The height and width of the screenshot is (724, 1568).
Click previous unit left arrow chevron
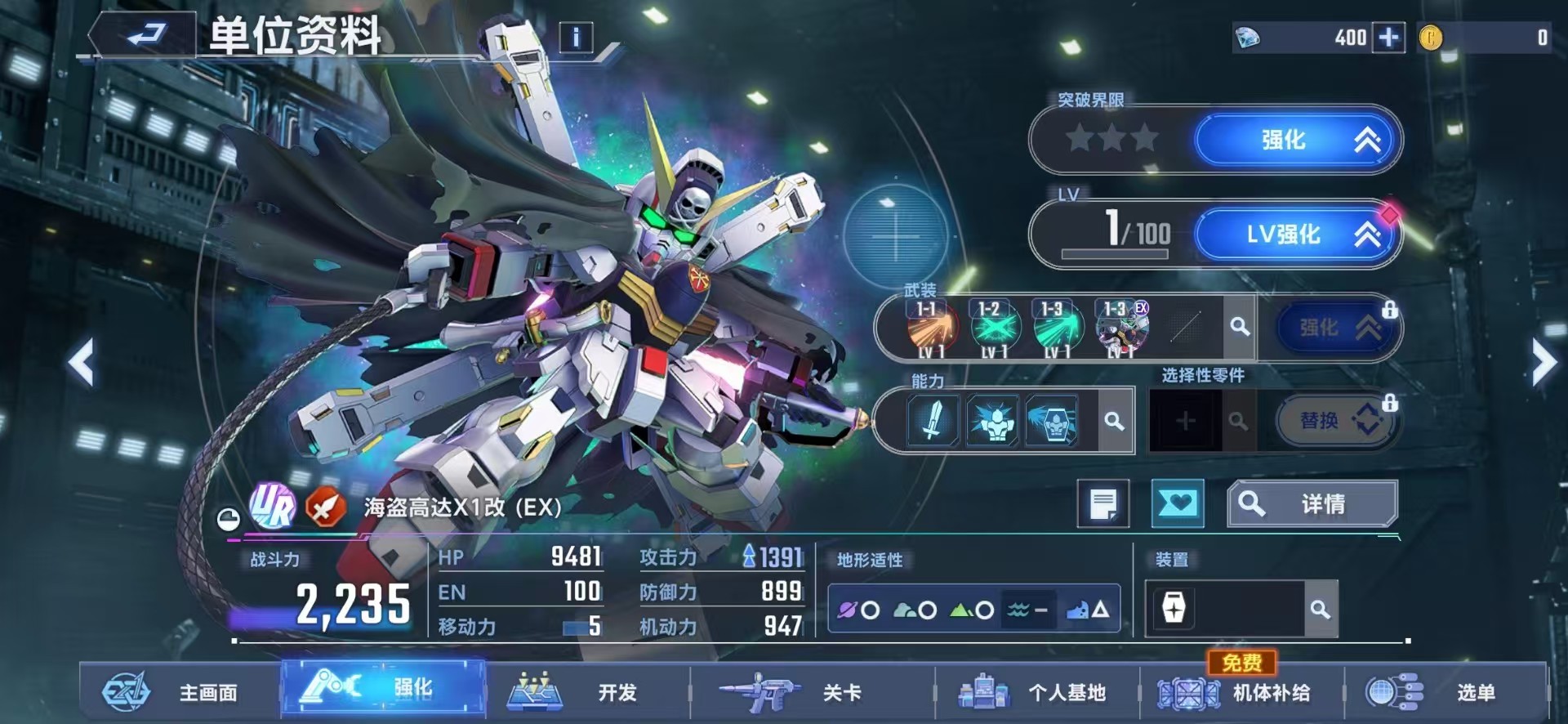click(x=82, y=362)
